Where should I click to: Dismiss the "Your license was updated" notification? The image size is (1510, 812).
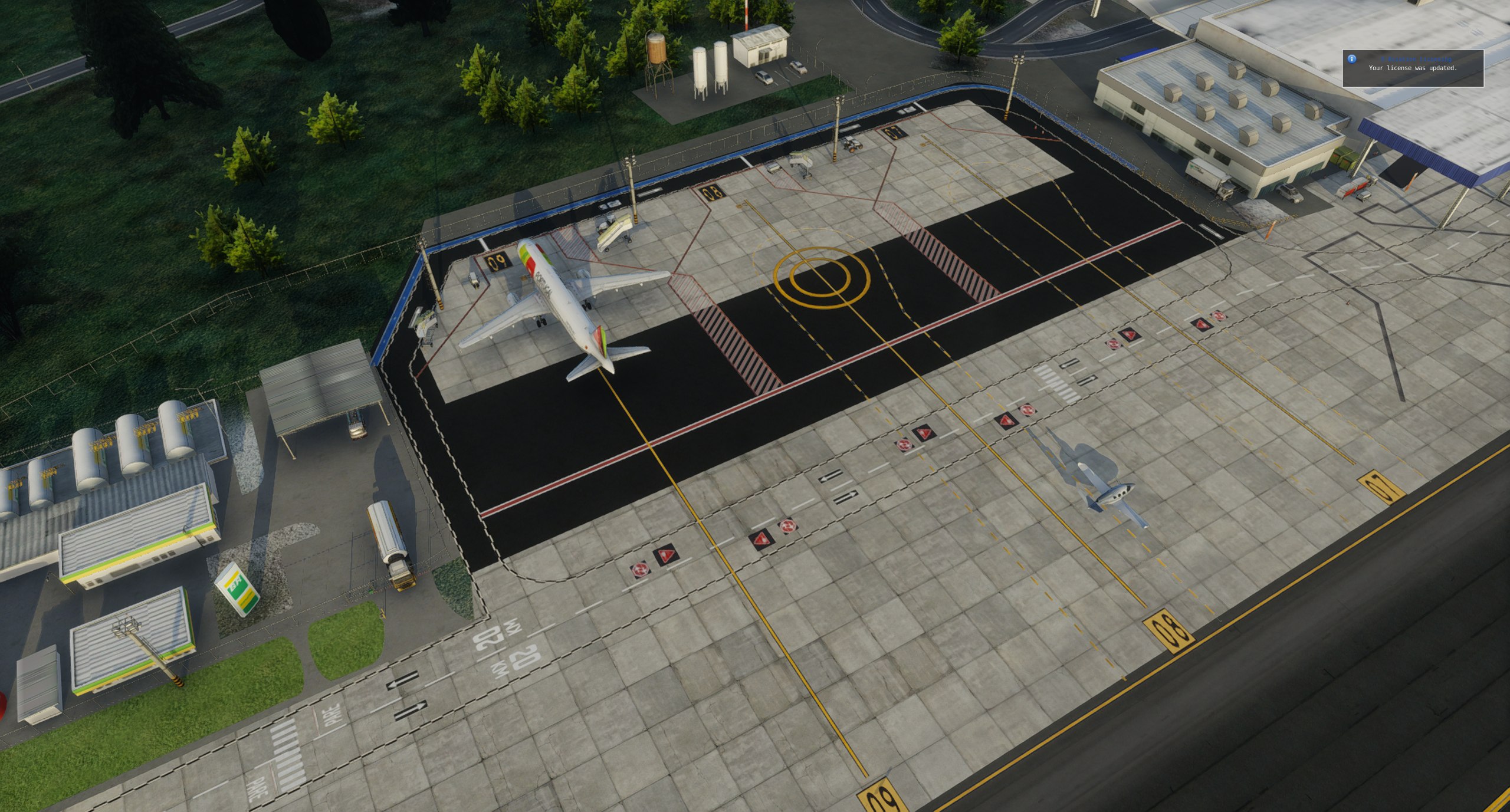pyautogui.click(x=1412, y=68)
